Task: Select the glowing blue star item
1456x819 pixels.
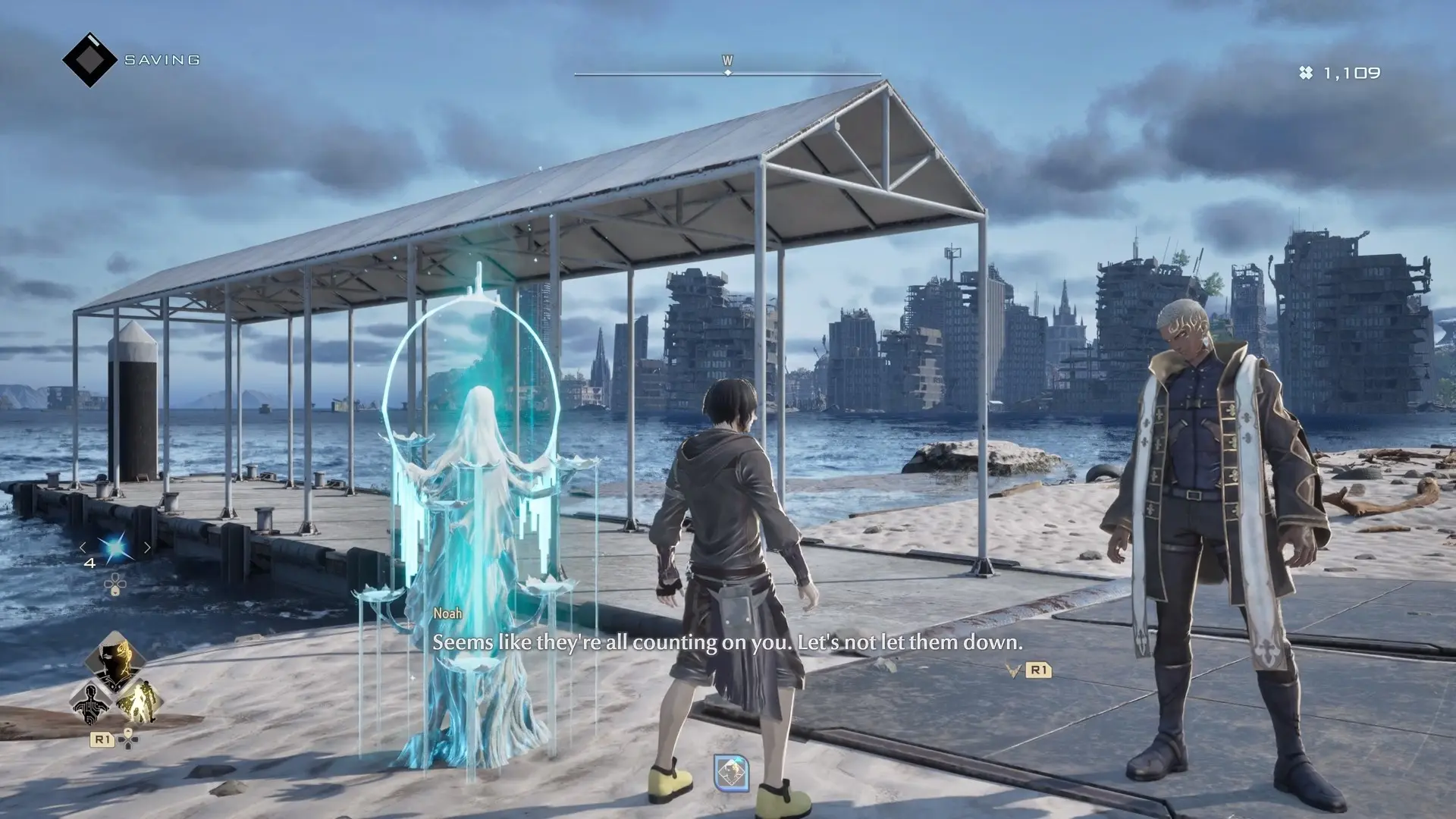Action: (x=115, y=548)
